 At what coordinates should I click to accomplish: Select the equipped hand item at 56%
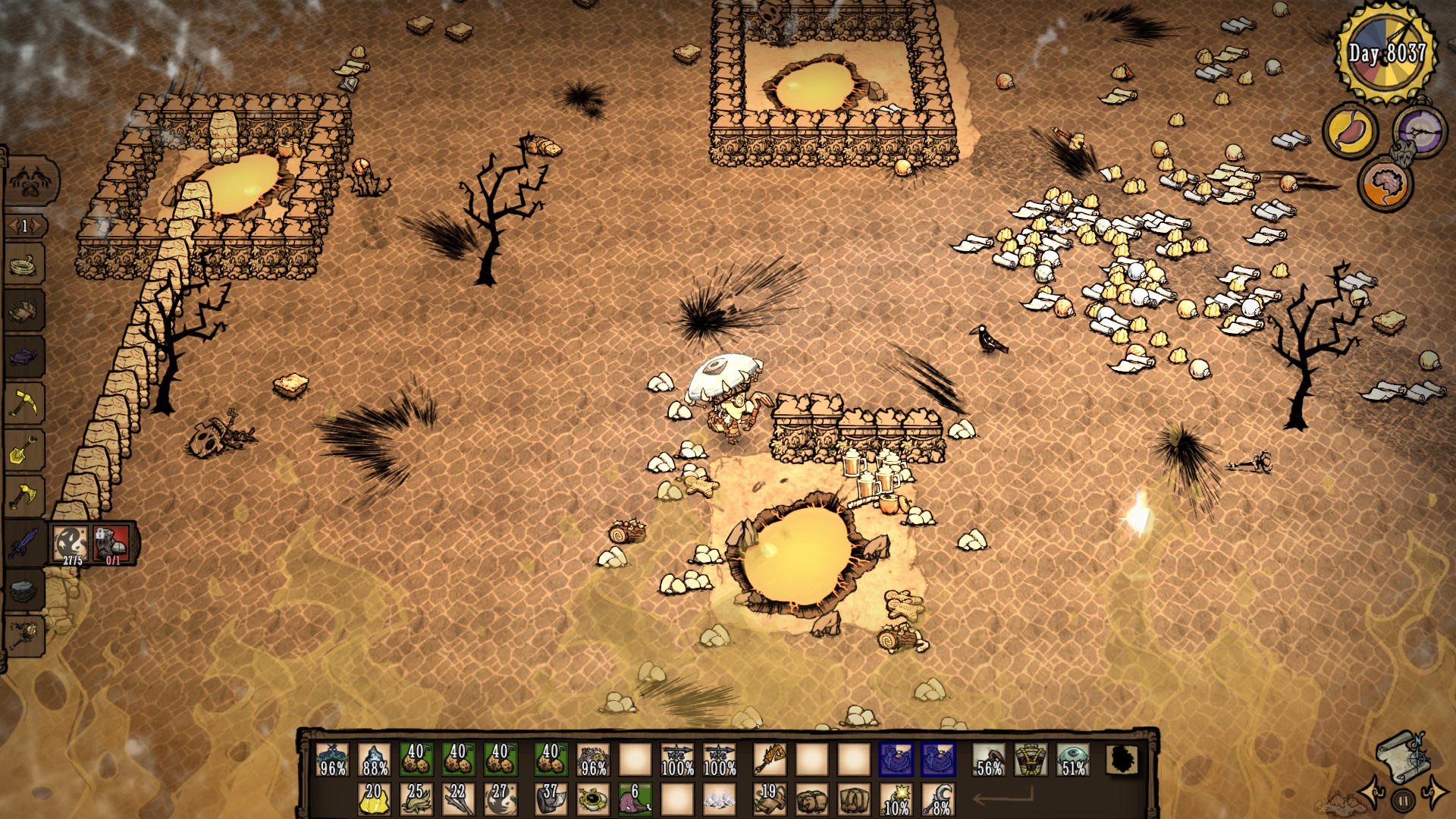(989, 759)
